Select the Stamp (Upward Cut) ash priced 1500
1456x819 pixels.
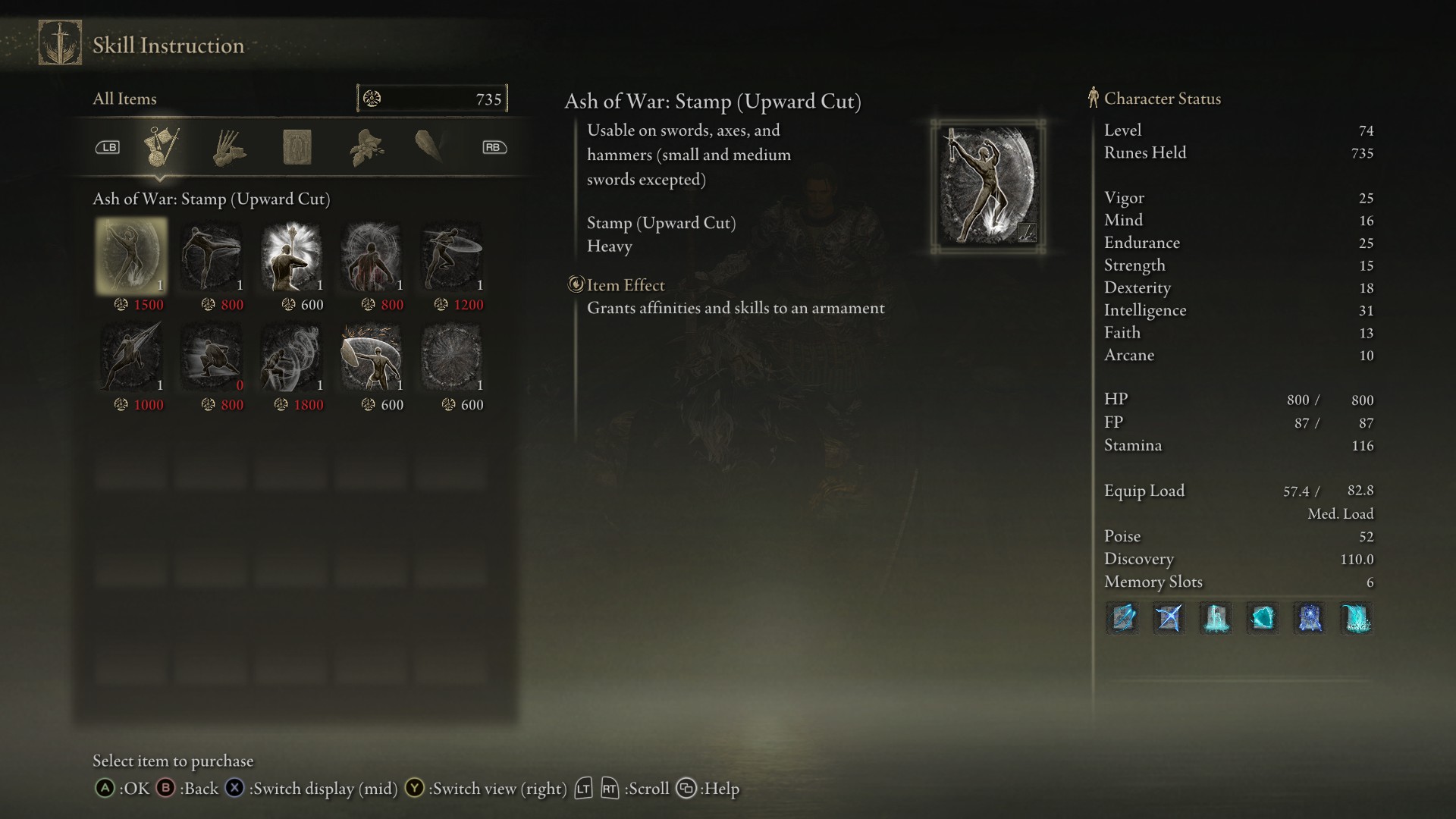(x=131, y=256)
